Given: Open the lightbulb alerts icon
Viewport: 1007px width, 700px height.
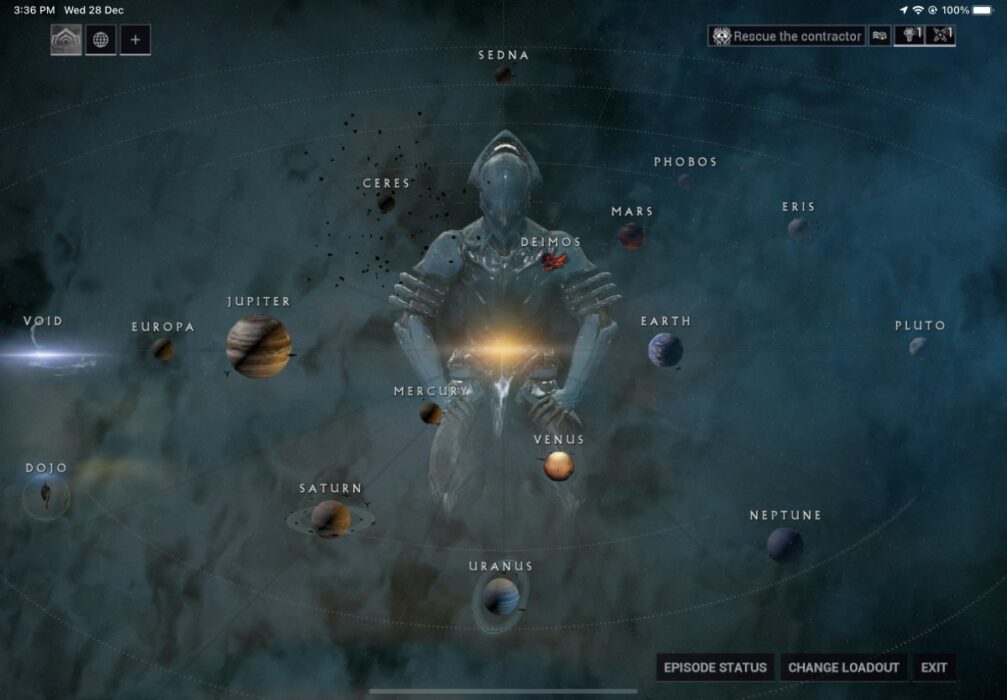Looking at the screenshot, I should click(909, 36).
